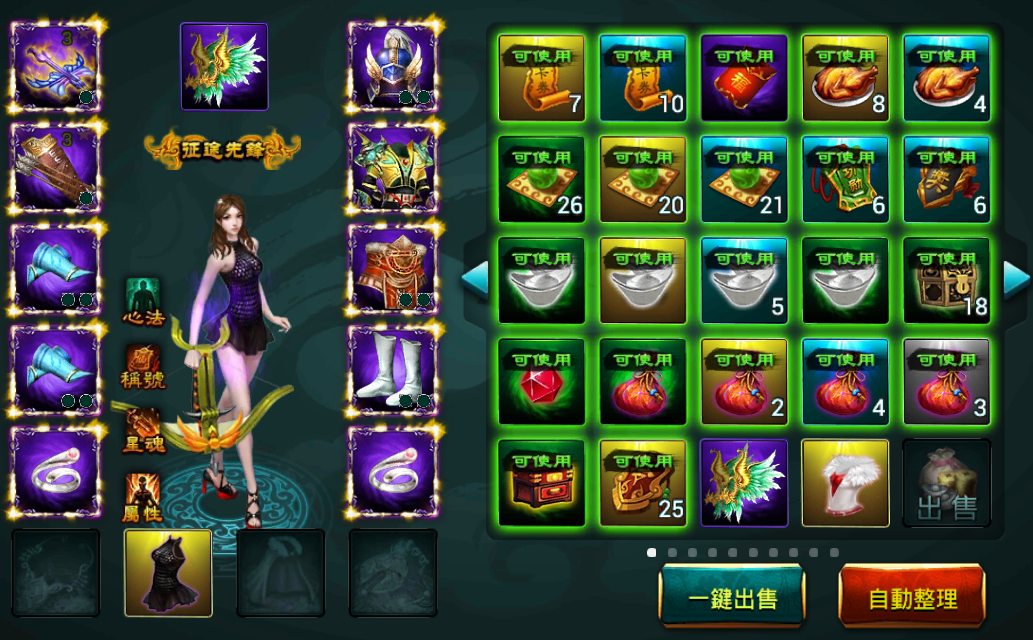Screen dimensions: 1033x640
Task: Select the green mat stack of 26
Action: coord(541,179)
